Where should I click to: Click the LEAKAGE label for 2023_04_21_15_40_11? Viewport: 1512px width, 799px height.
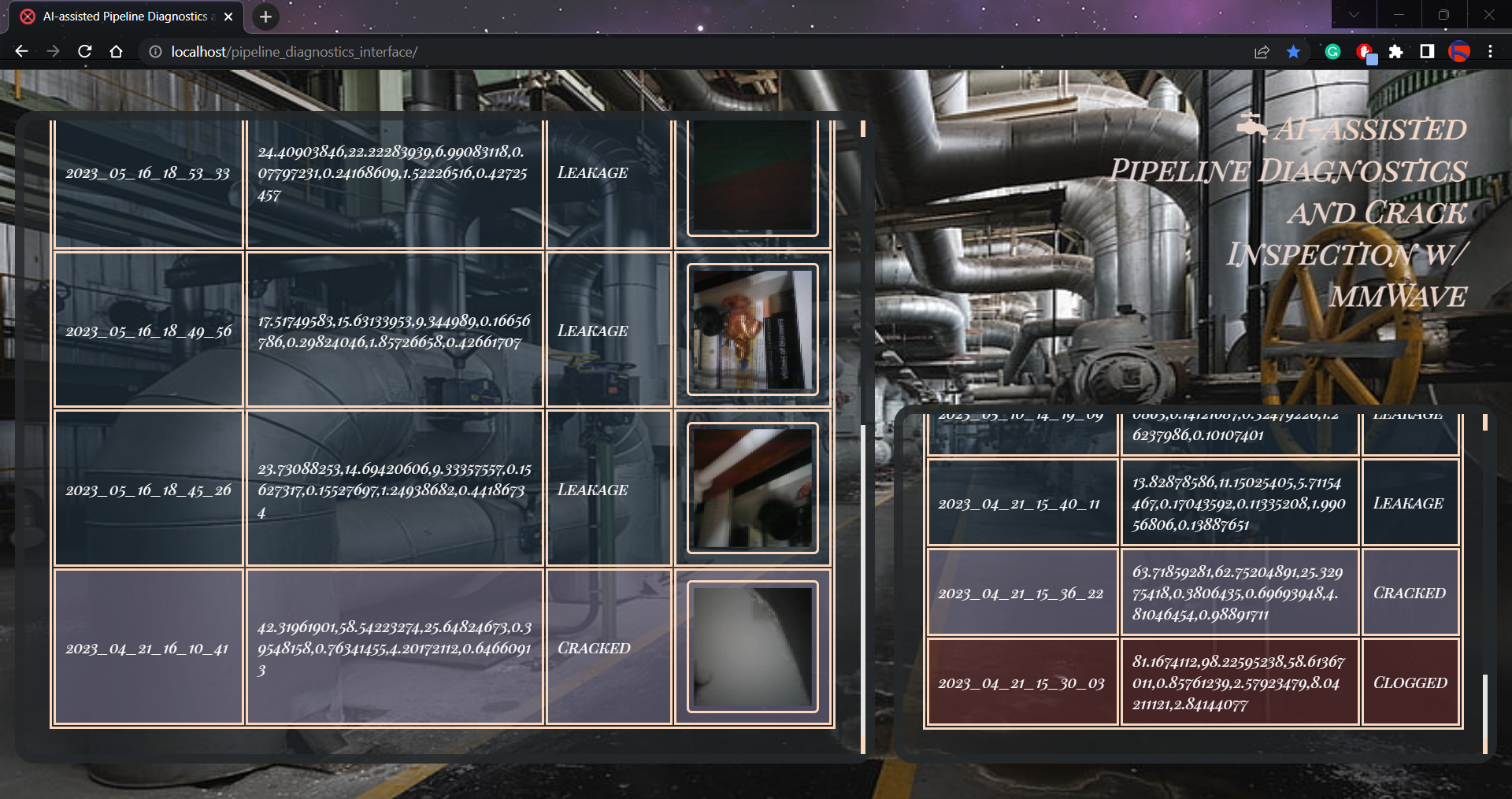click(x=1410, y=503)
